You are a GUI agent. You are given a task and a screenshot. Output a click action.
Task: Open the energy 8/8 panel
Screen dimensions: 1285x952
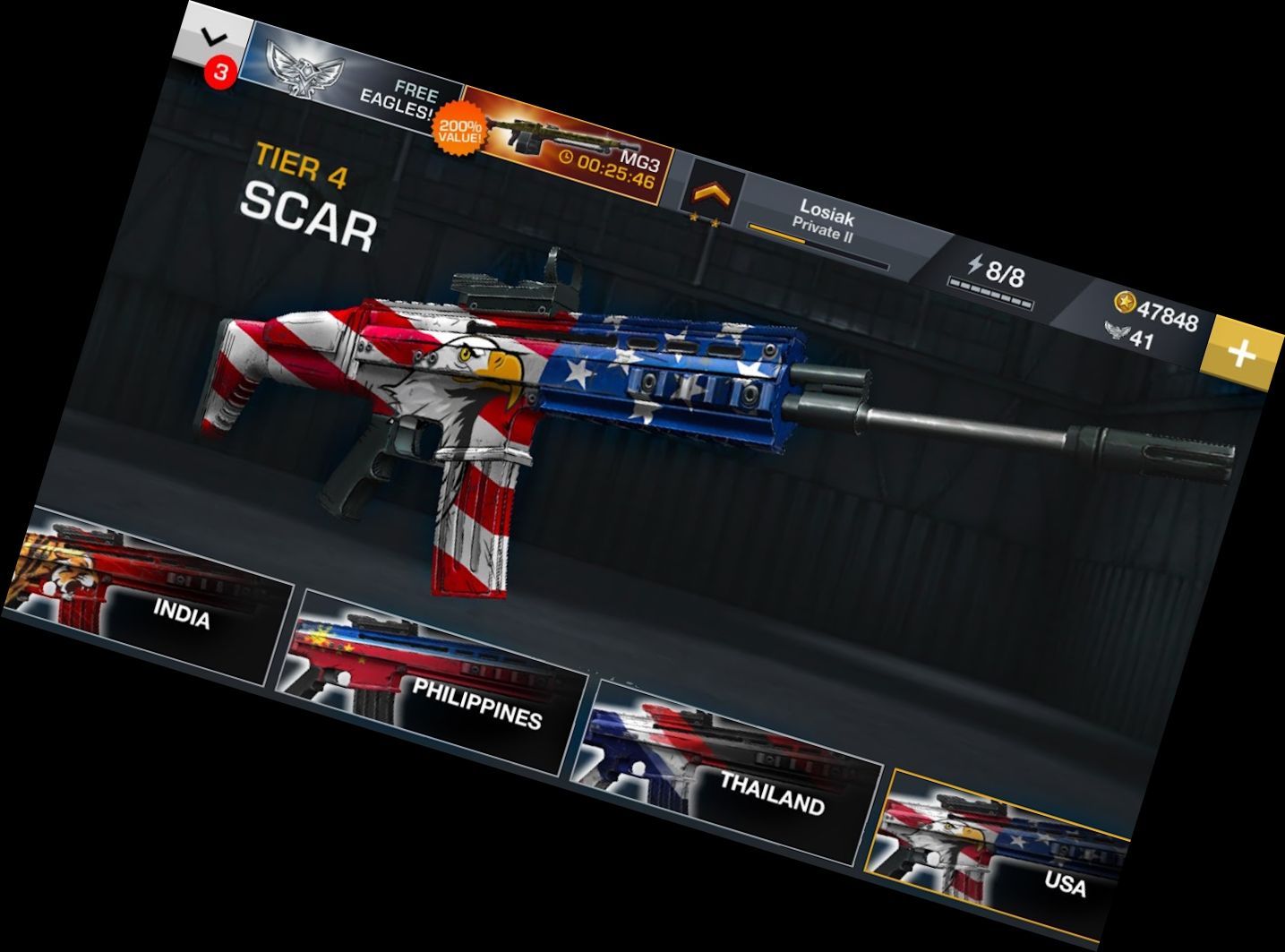coord(994,273)
